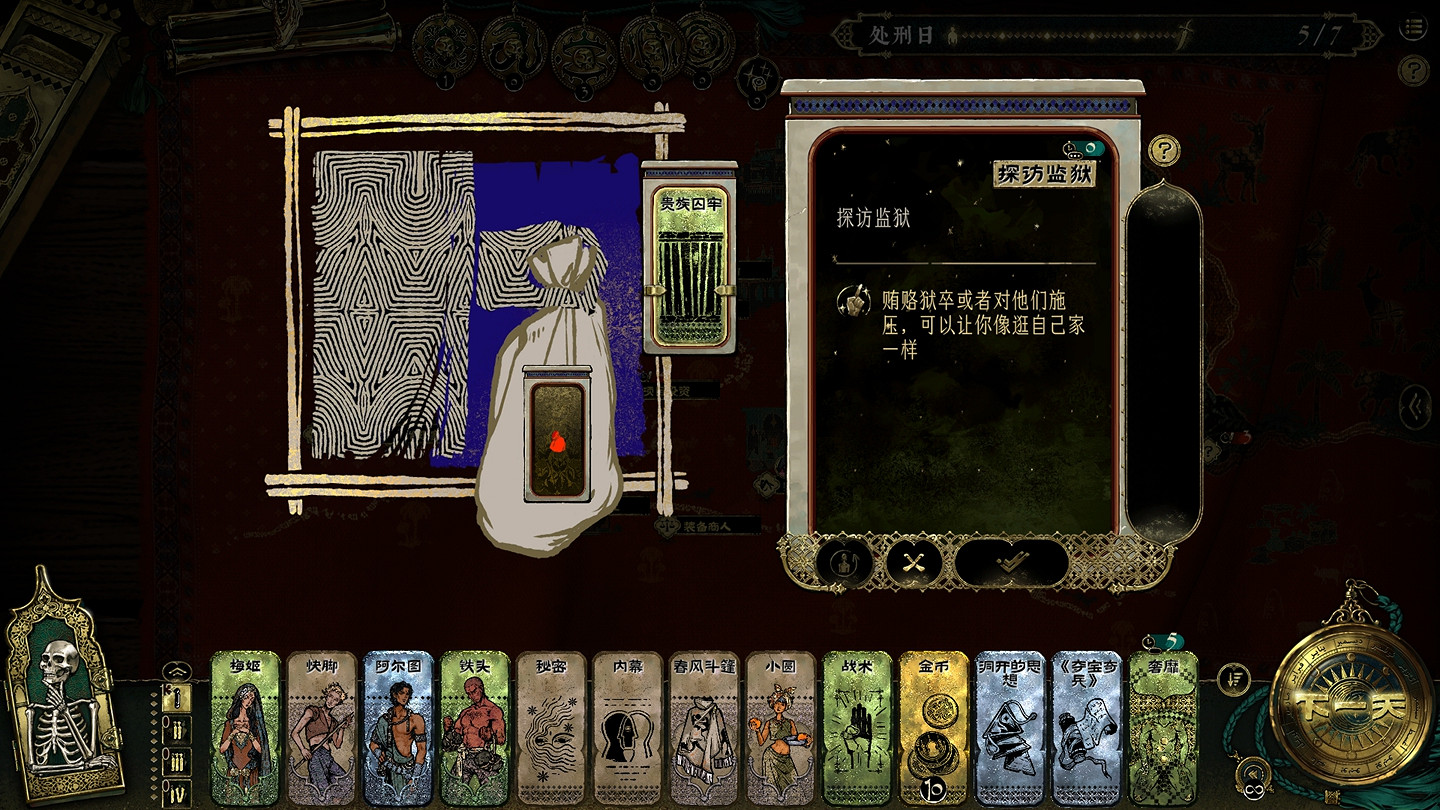Collapse the card row using the caret icon
This screenshot has width=1440, height=810.
click(178, 671)
